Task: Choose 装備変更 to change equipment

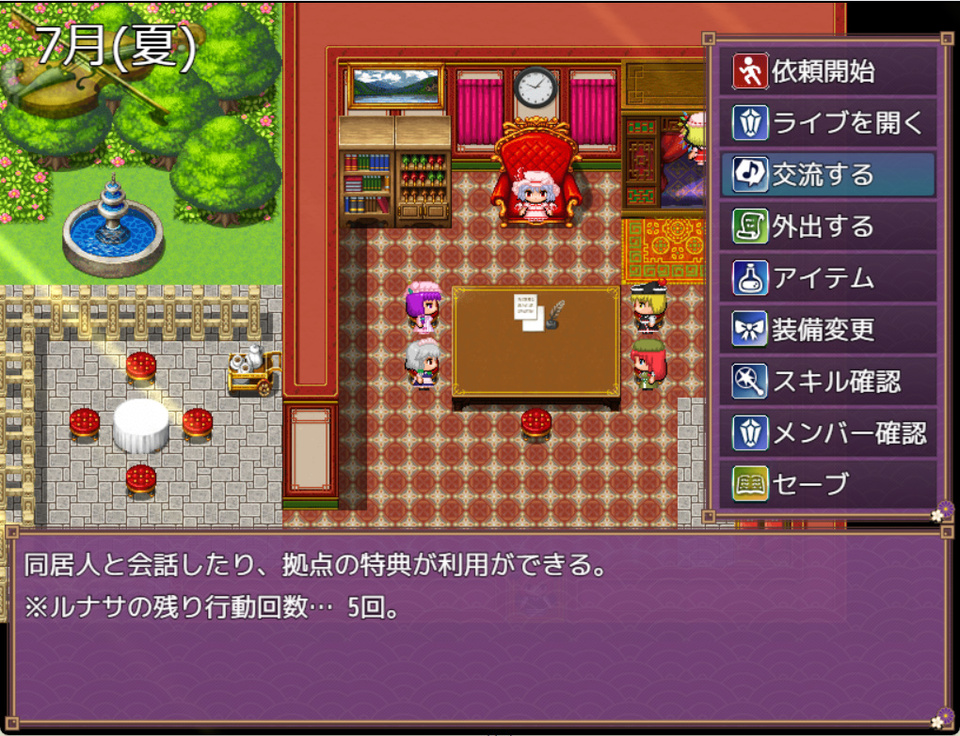Action: click(827, 330)
